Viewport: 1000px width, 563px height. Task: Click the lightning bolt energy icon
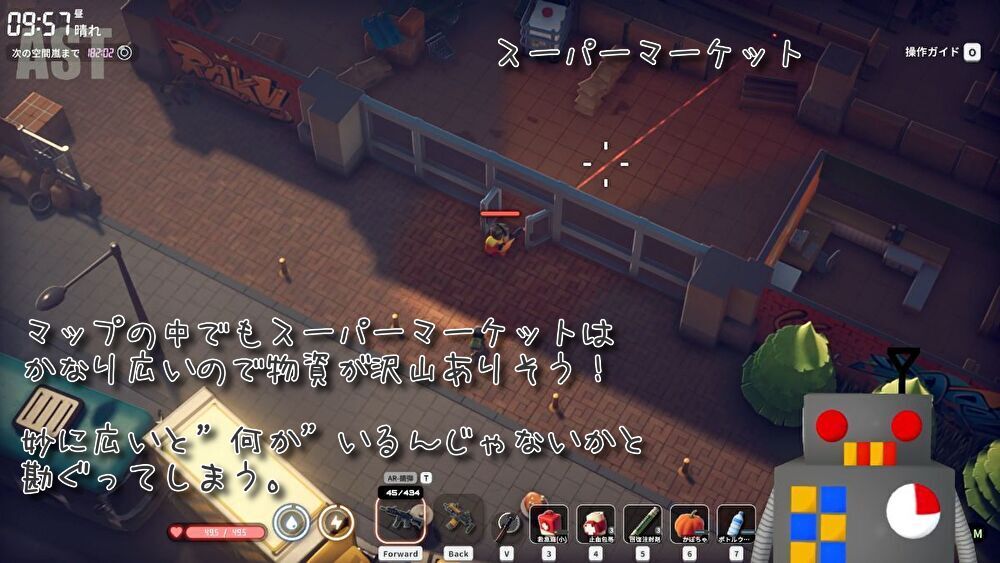(x=336, y=522)
